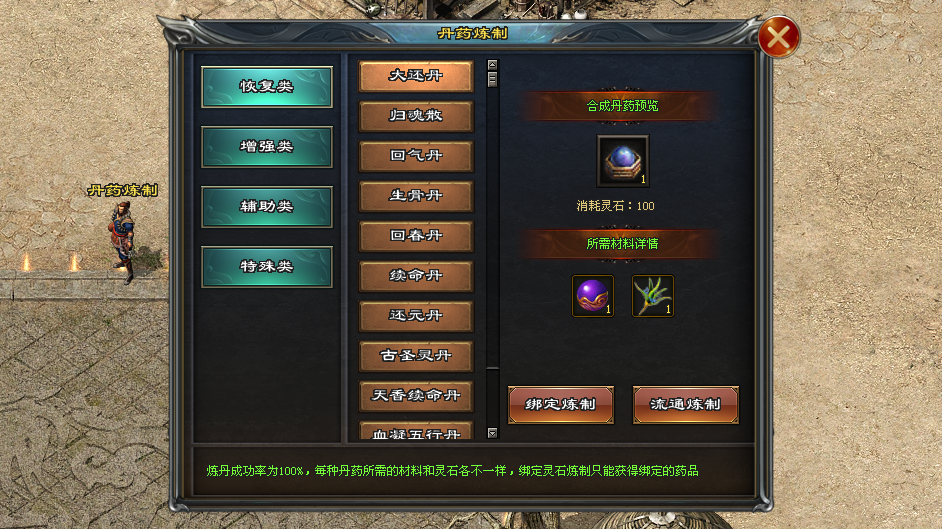Switch to the 增强类 category
The height and width of the screenshot is (529, 942).
point(266,147)
